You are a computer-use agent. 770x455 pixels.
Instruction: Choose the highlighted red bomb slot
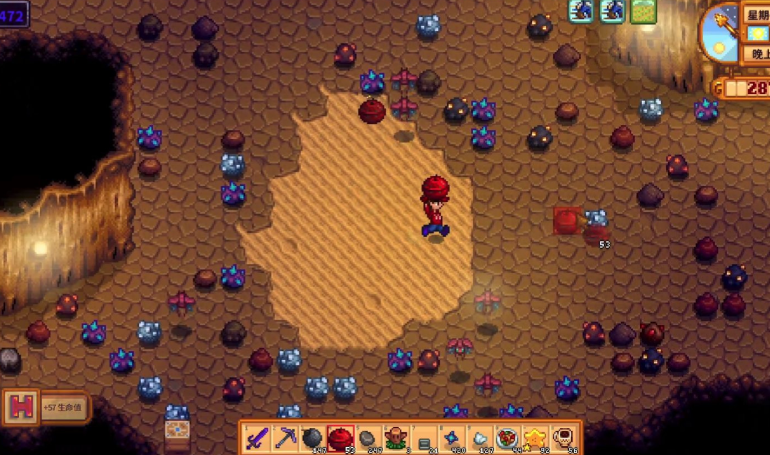[341, 439]
